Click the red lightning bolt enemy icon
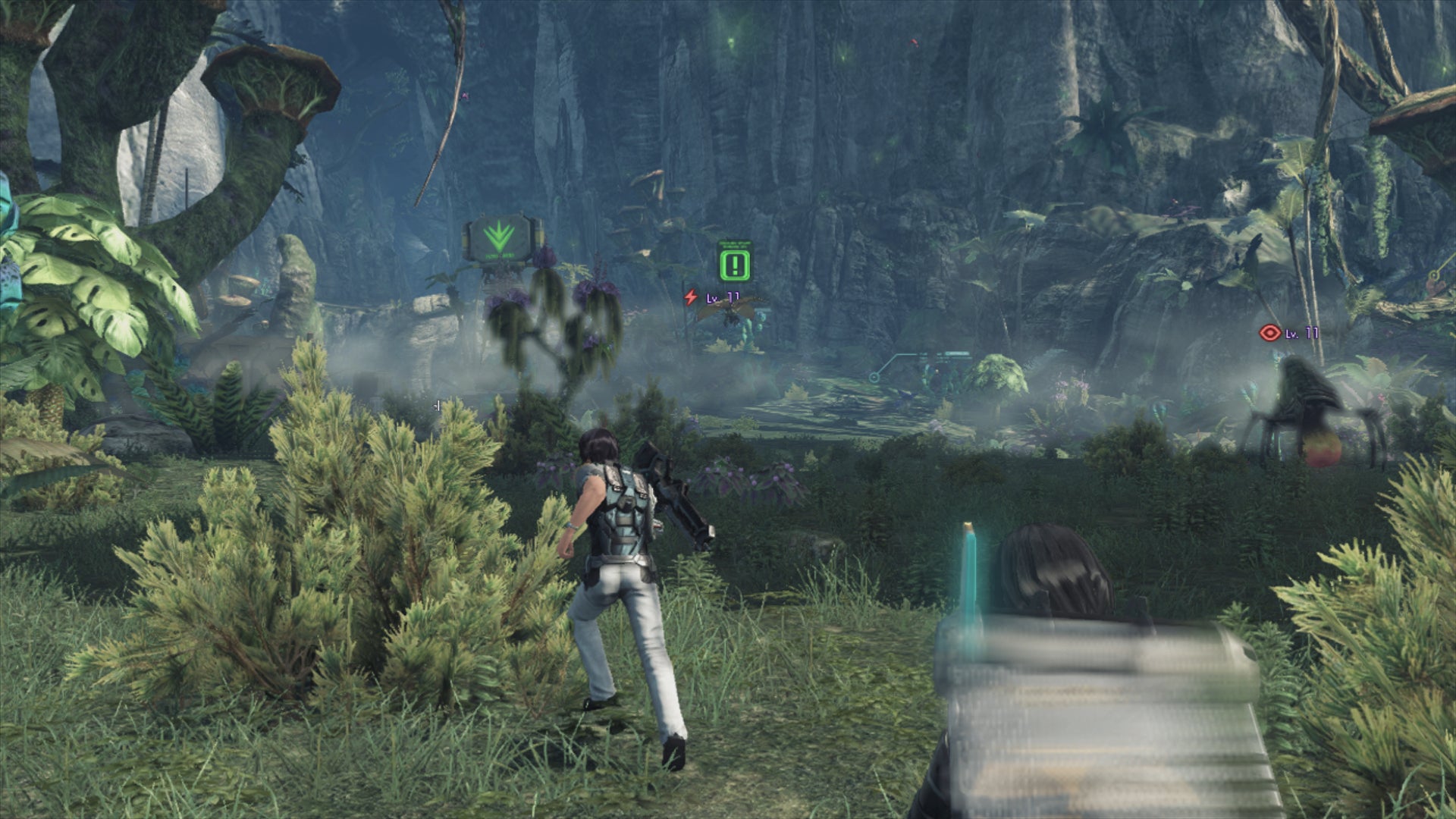 pyautogui.click(x=691, y=298)
